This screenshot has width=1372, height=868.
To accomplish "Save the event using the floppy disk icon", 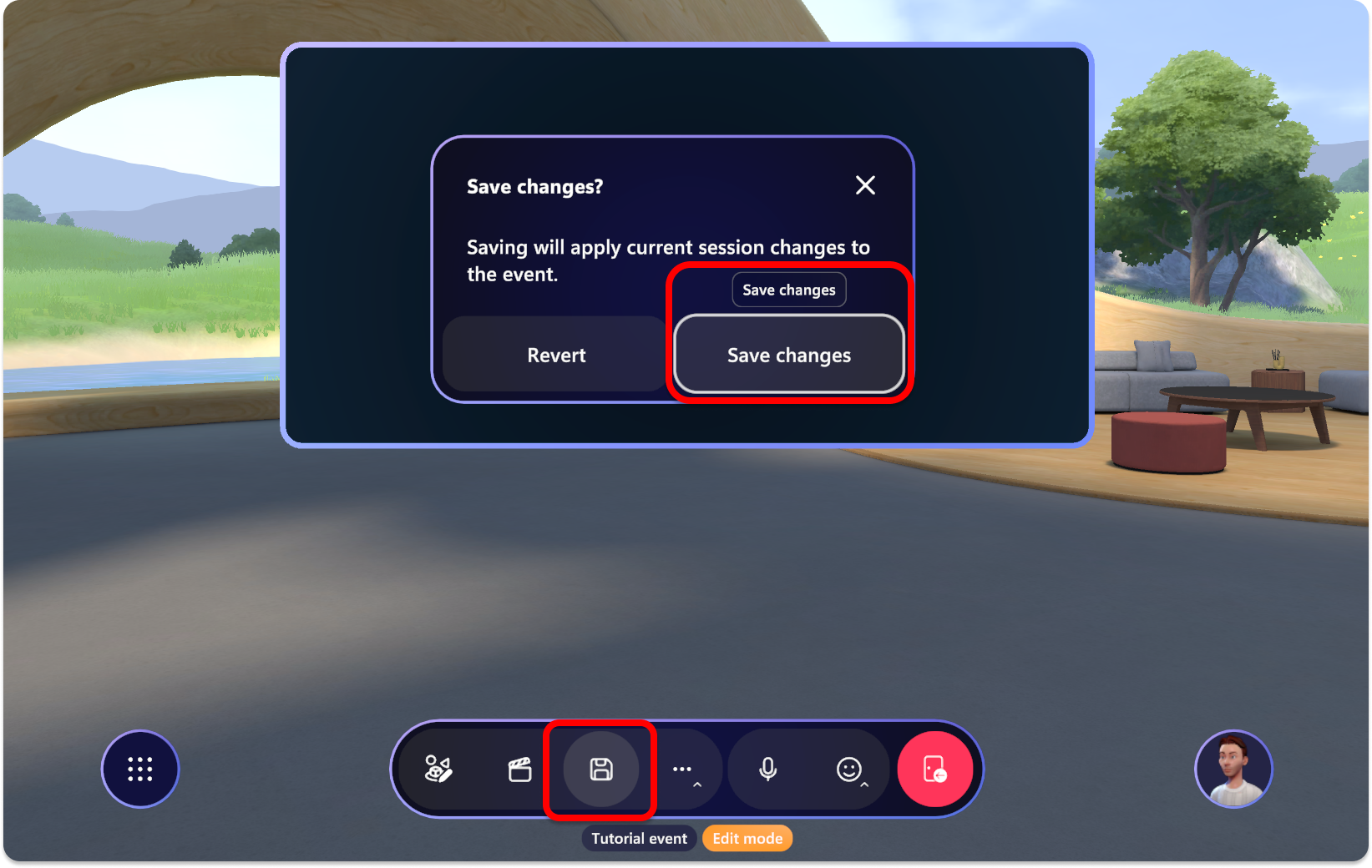I will coord(600,769).
